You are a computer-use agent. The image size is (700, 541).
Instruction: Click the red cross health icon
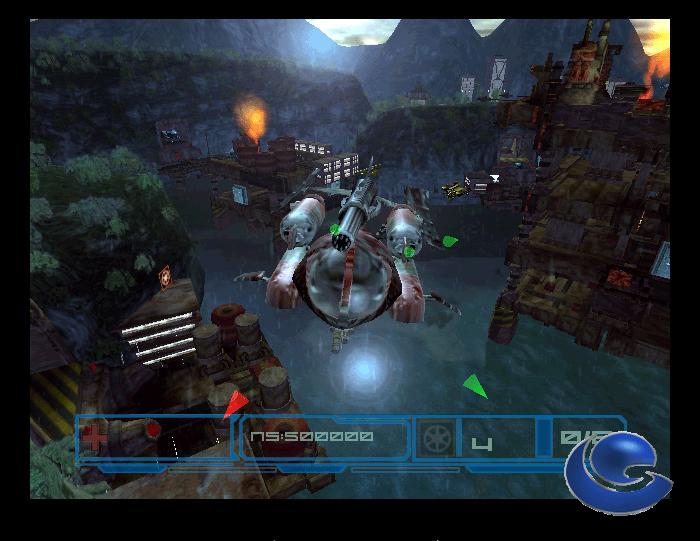click(95, 438)
